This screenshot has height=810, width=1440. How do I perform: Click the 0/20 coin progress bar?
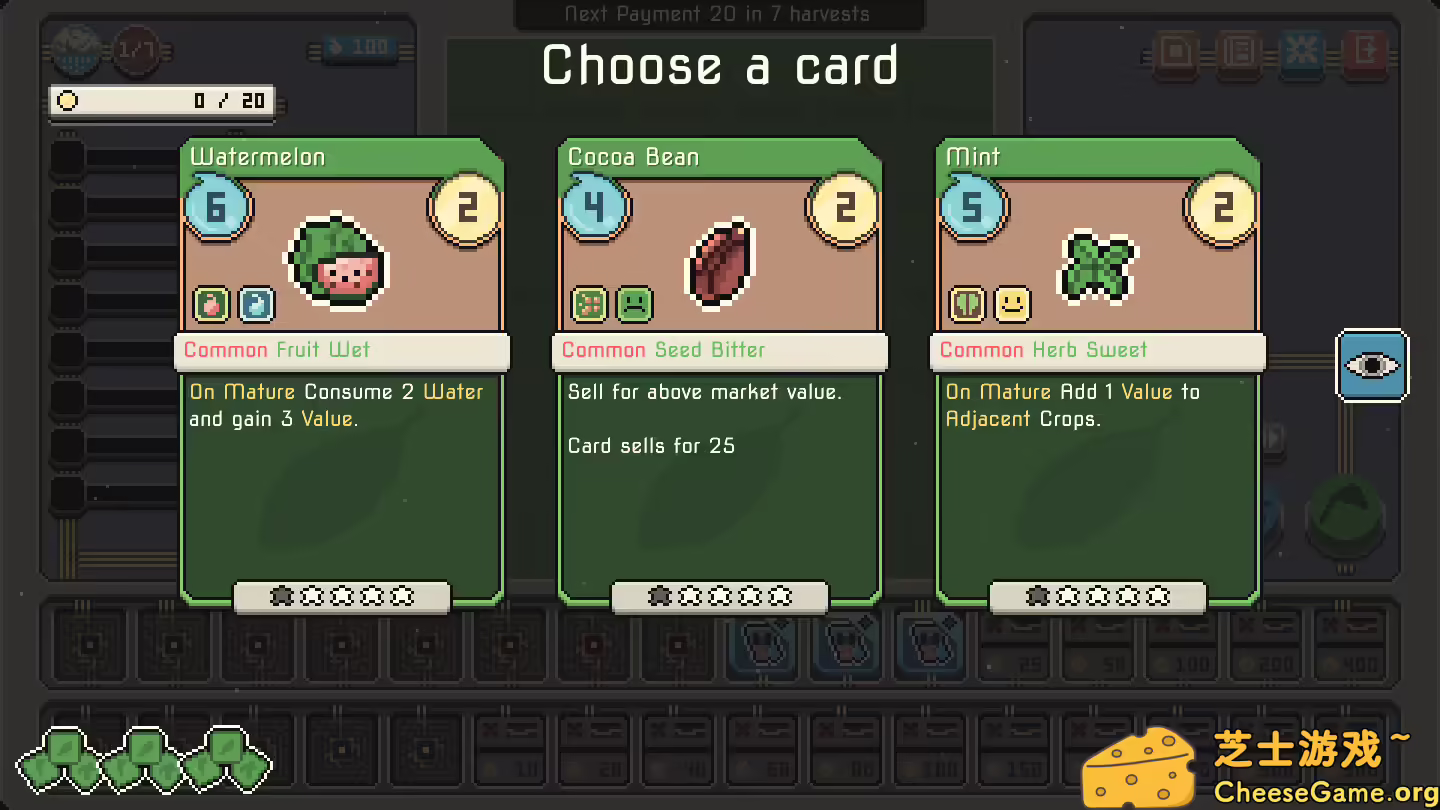(x=160, y=101)
